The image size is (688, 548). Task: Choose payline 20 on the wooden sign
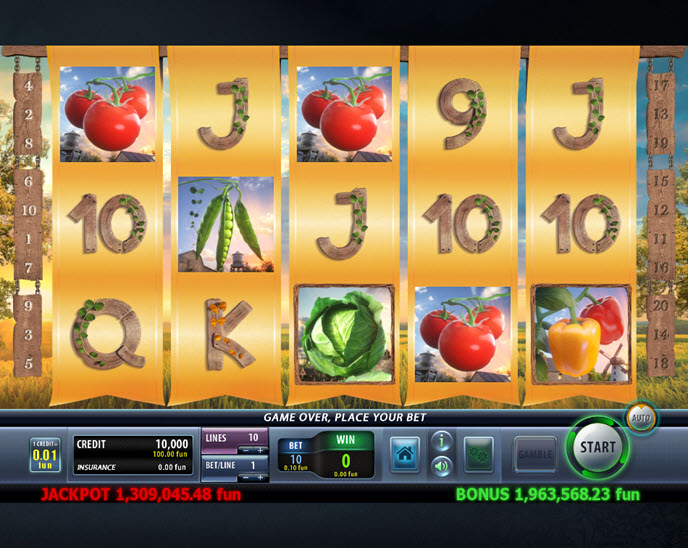tap(660, 306)
